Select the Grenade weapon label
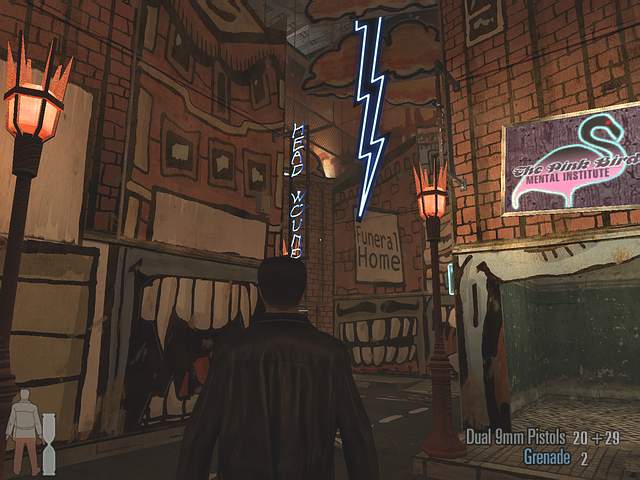The width and height of the screenshot is (640, 480). pos(547,457)
